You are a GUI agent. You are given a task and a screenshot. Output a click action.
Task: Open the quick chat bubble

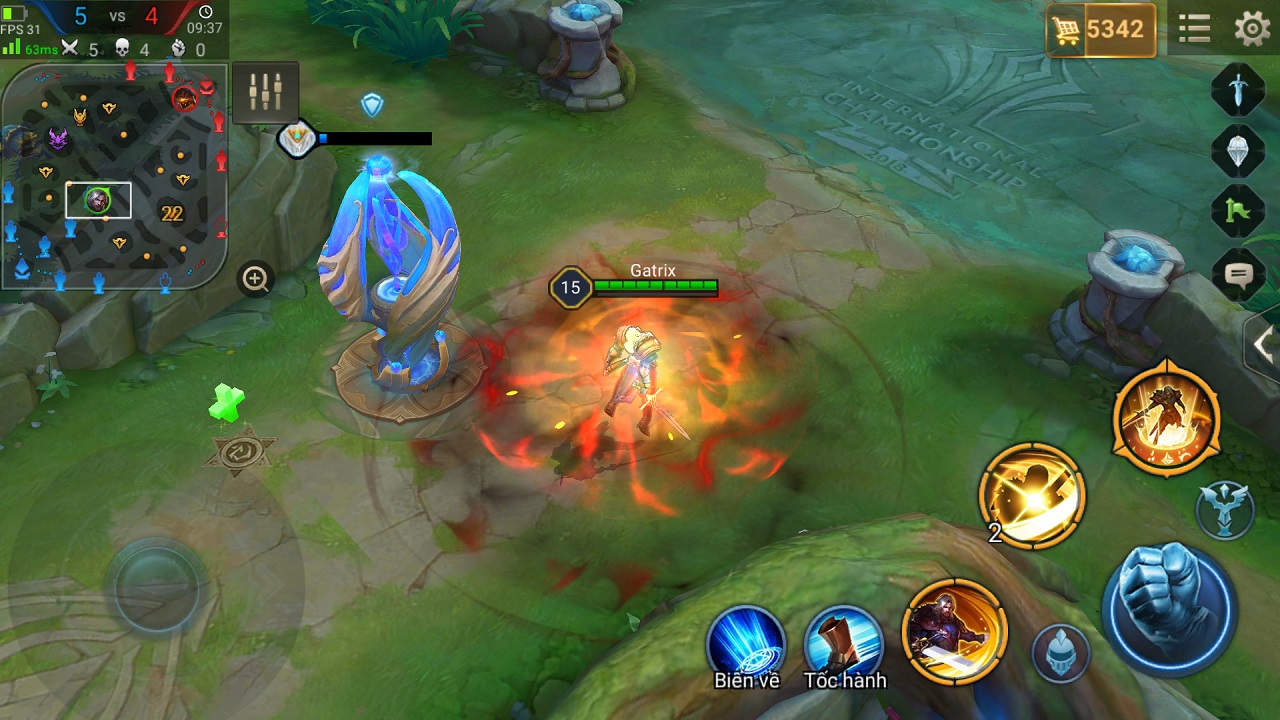pyautogui.click(x=1238, y=272)
